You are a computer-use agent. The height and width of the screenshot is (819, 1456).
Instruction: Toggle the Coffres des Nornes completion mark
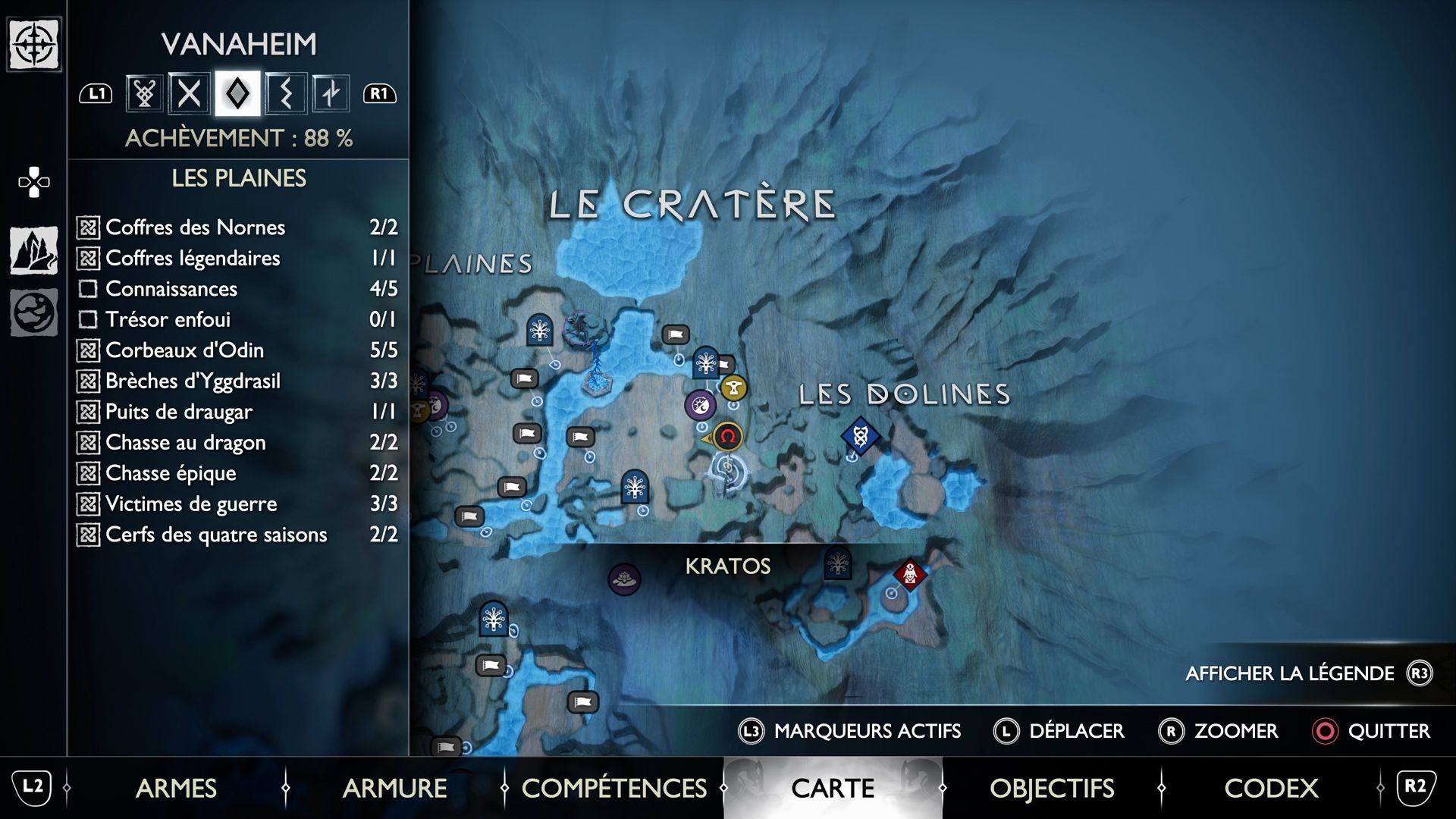click(x=89, y=227)
